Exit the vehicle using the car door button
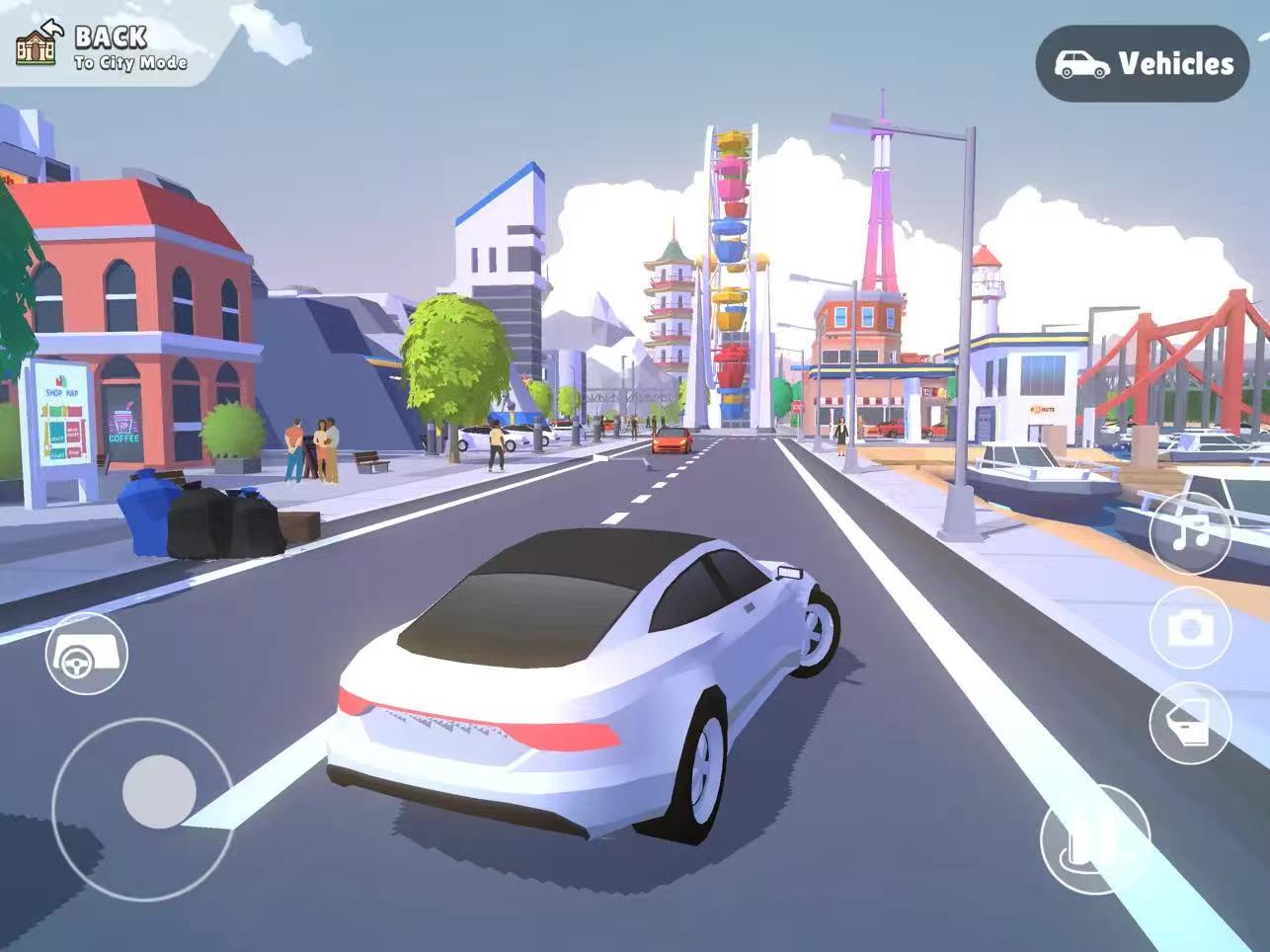1270x952 pixels. coord(1190,722)
